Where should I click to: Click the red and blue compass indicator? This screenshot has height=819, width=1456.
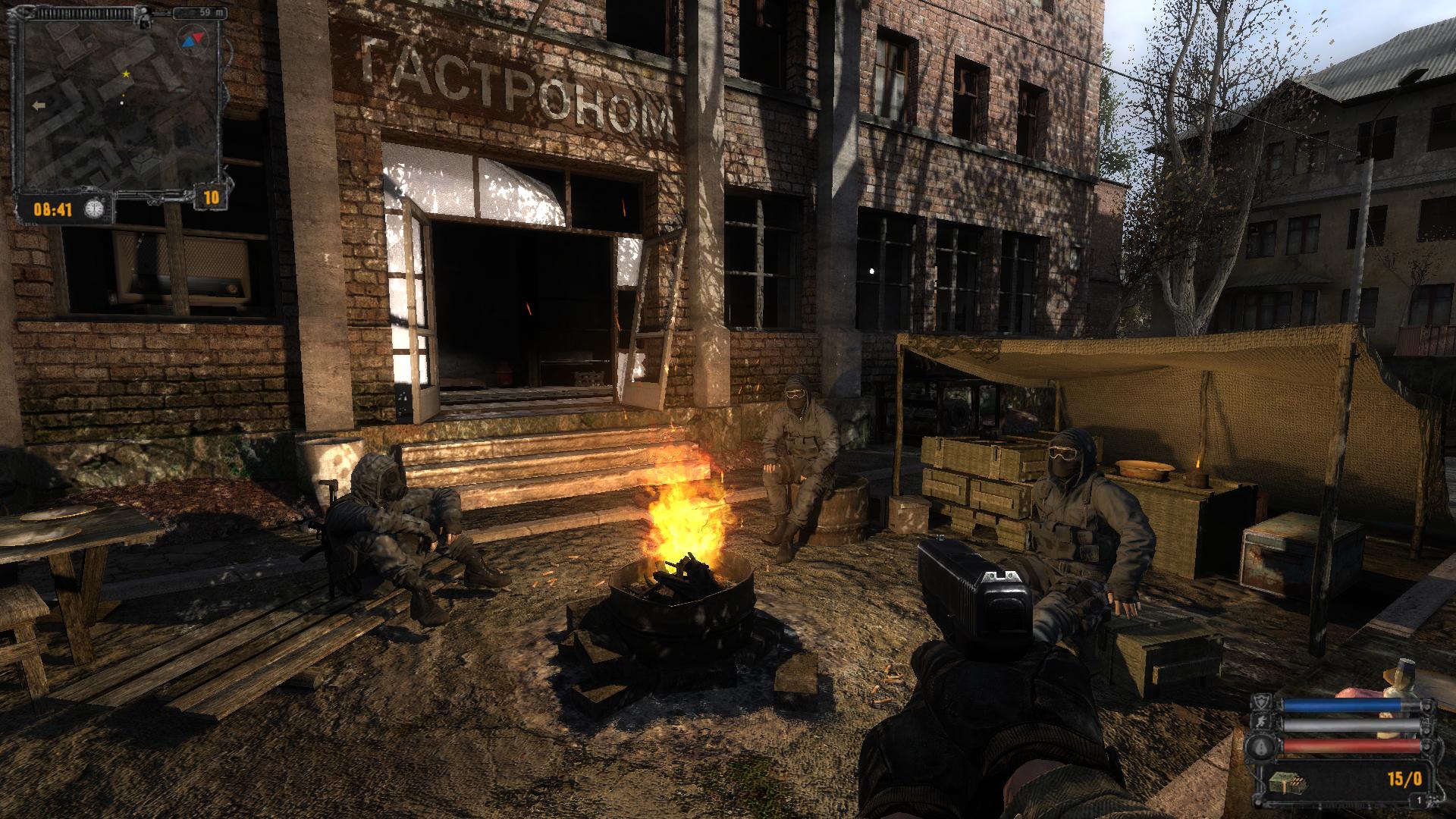193,39
